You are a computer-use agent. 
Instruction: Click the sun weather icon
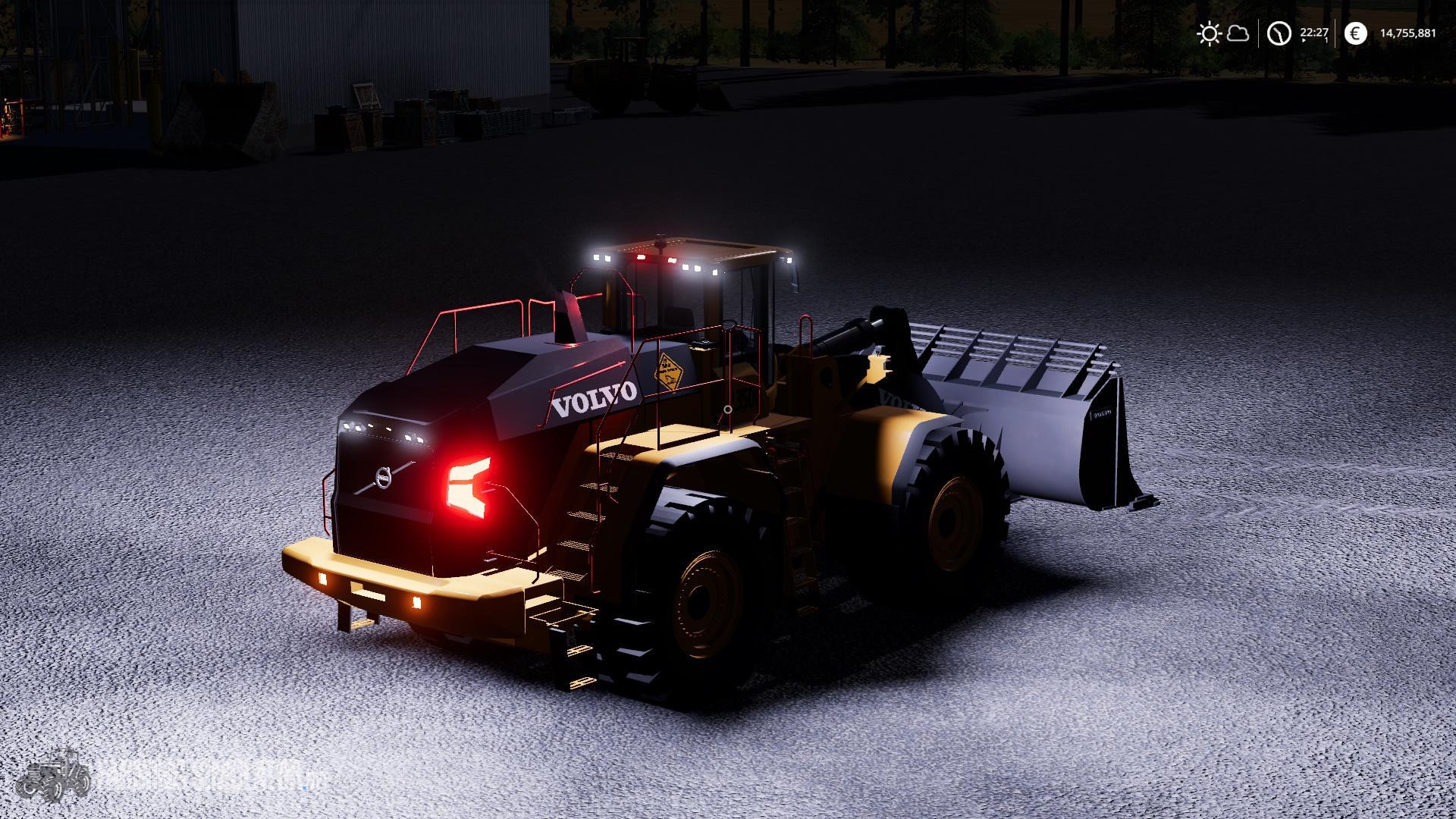1210,33
